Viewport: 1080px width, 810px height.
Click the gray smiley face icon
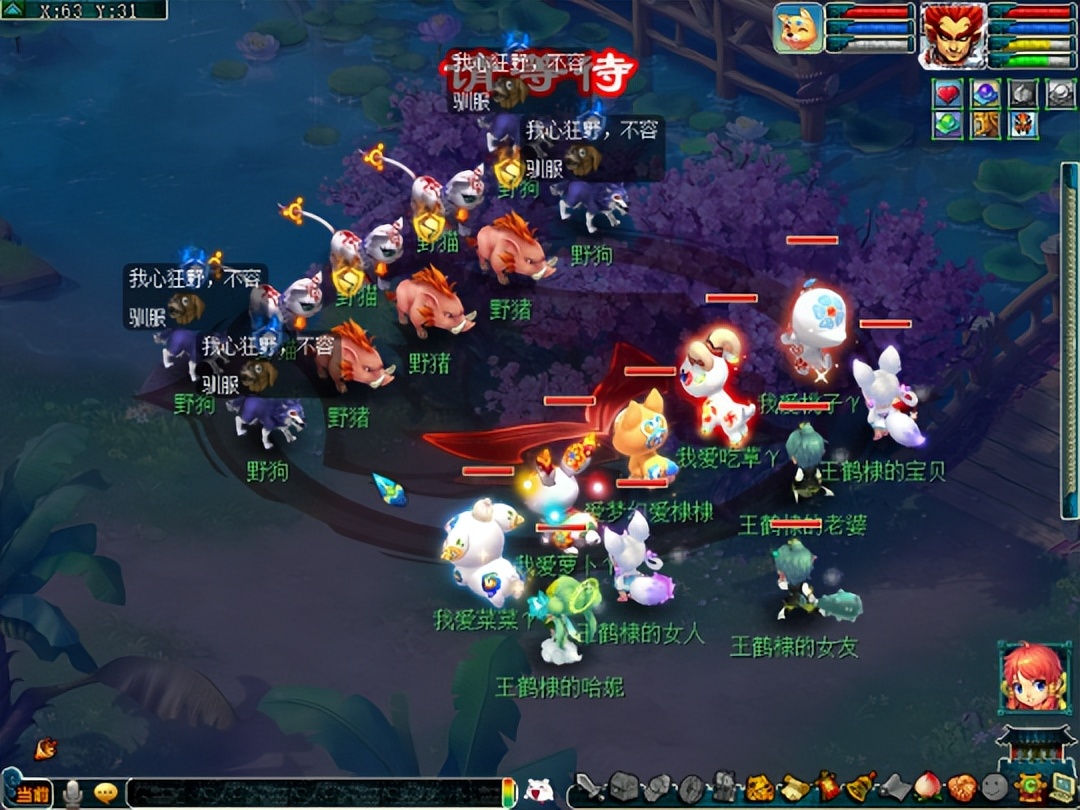pyautogui.click(x=994, y=788)
